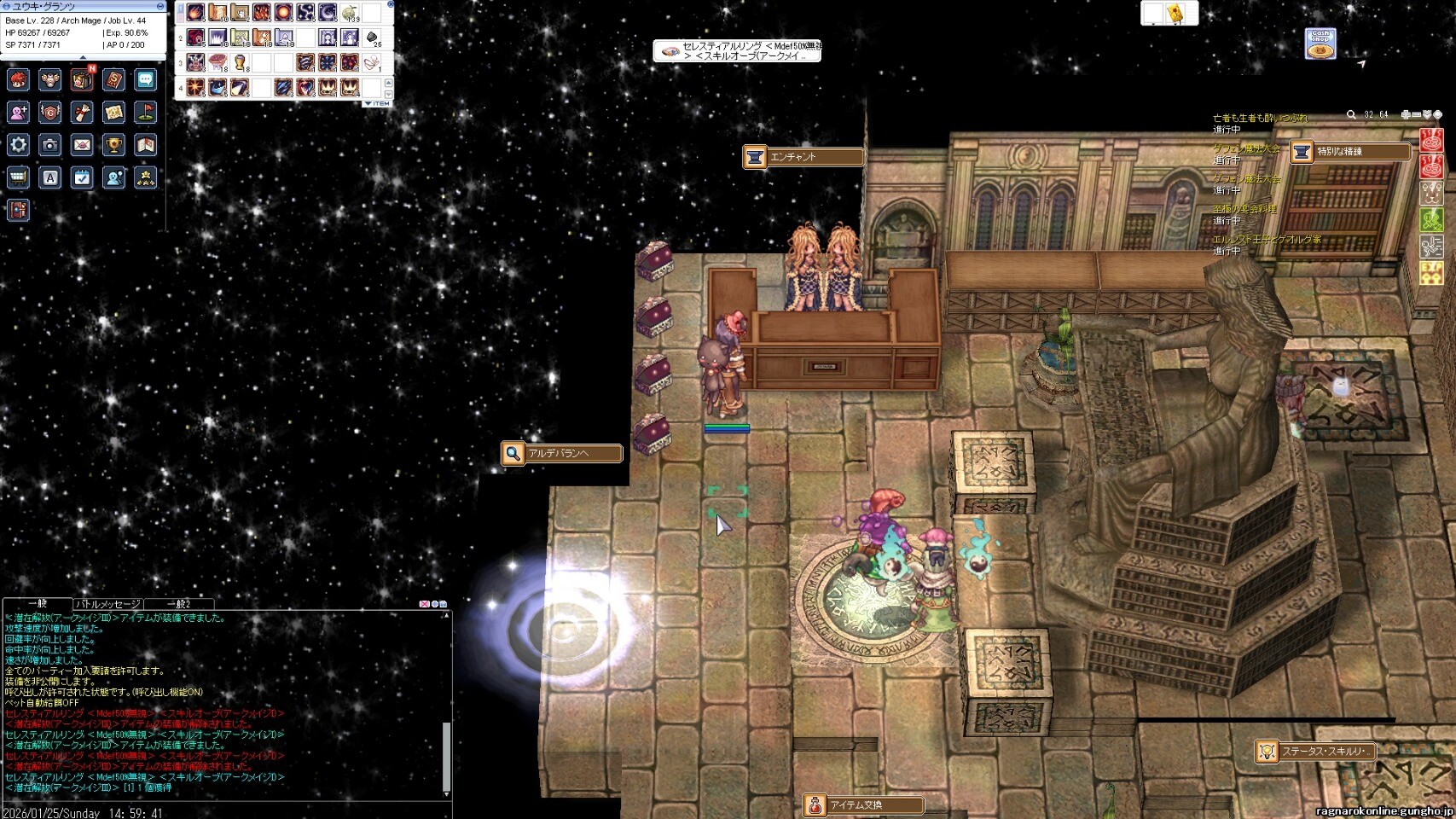Open the world map parchment icon
The image size is (1456, 819).
(x=113, y=112)
